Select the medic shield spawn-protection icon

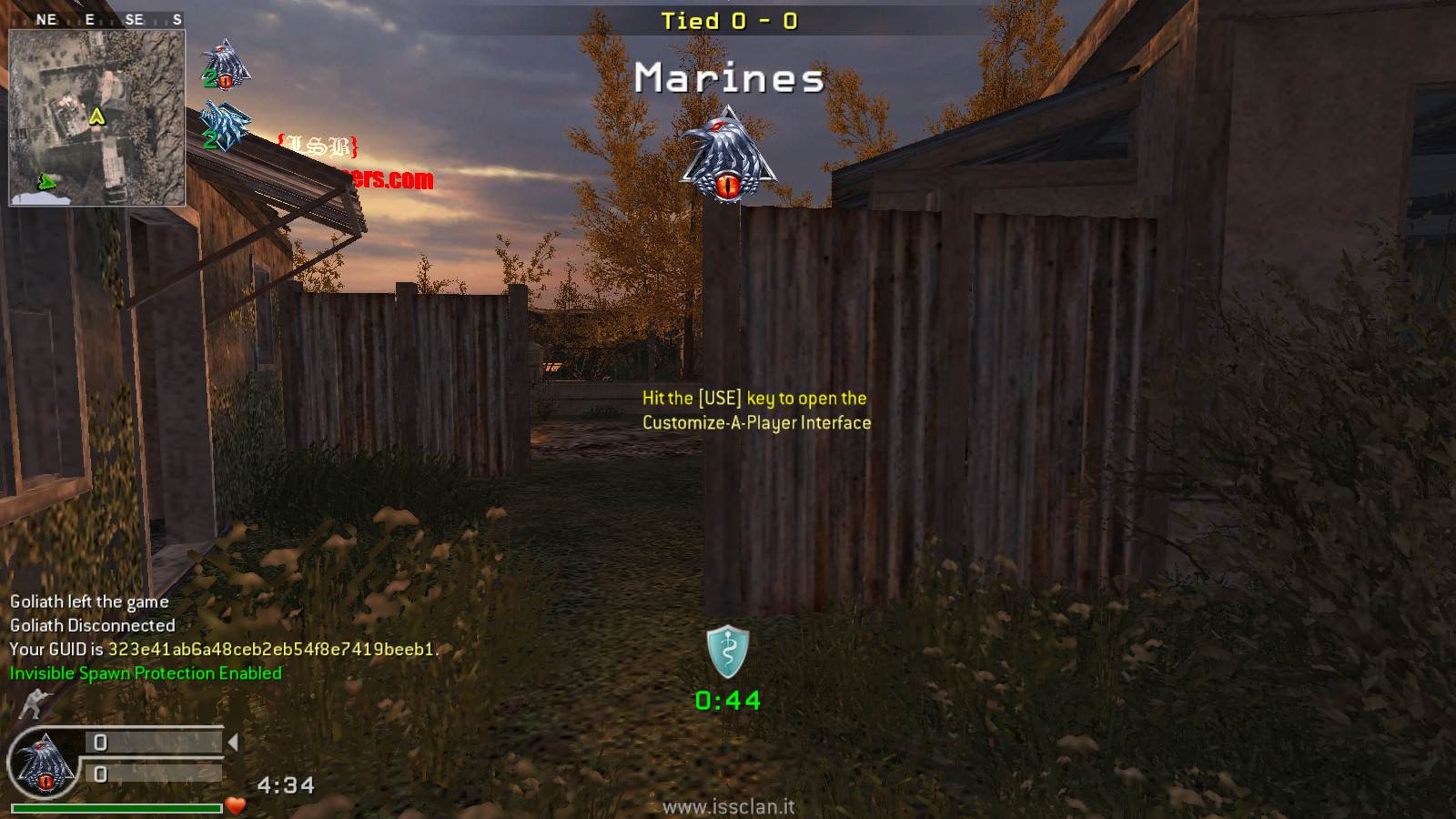[x=728, y=652]
